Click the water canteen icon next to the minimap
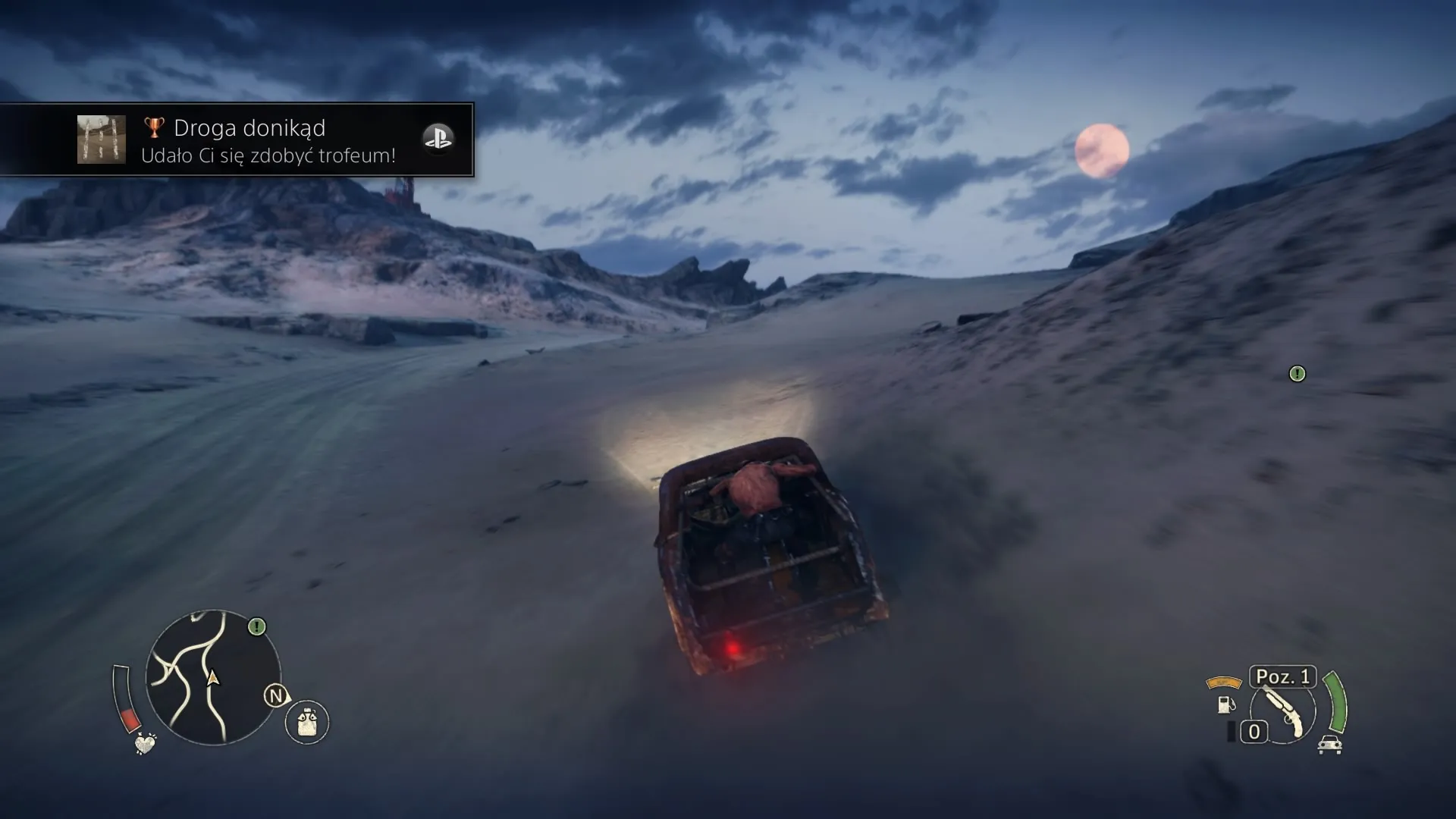 tap(306, 721)
